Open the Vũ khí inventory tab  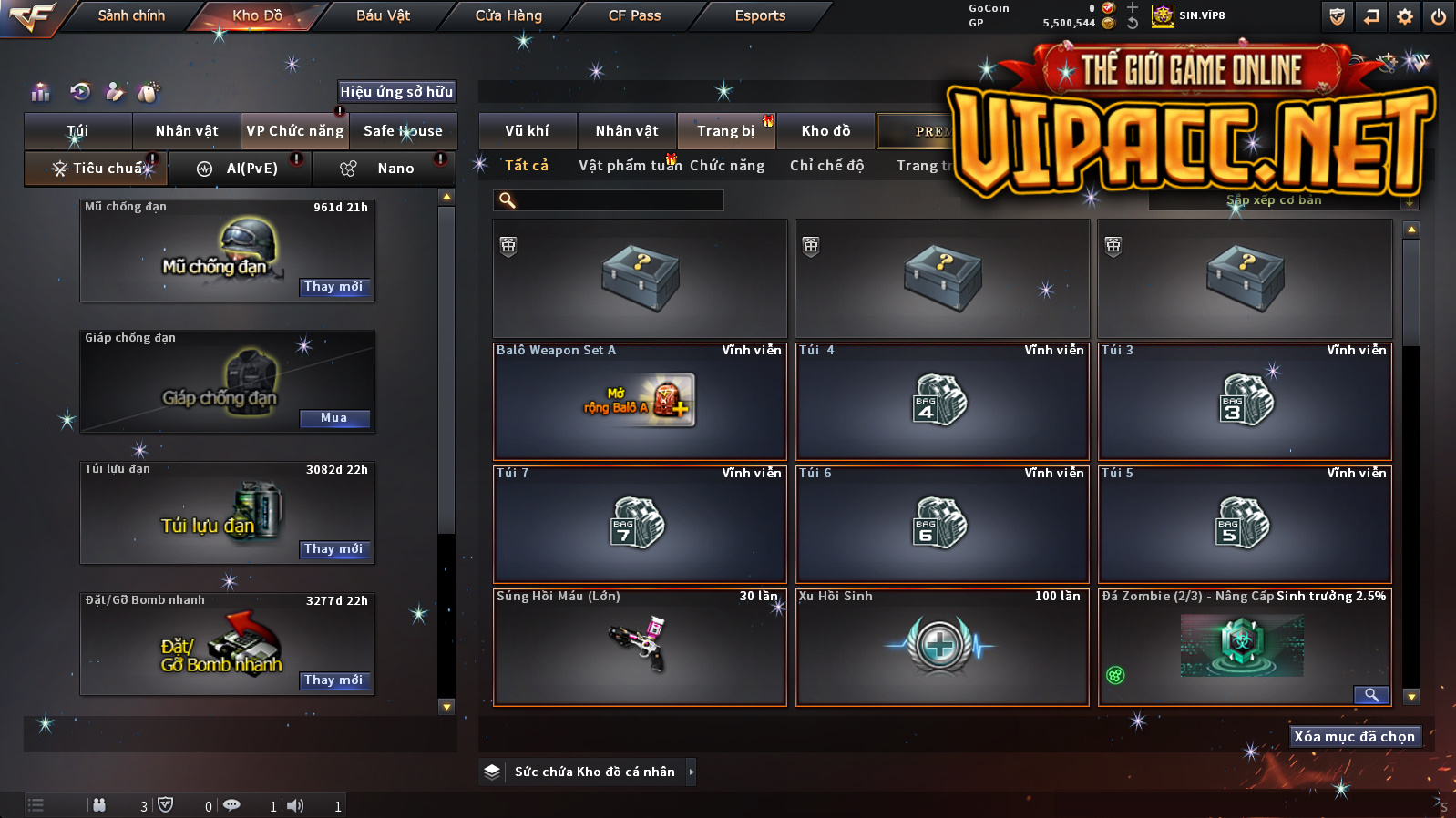click(x=528, y=131)
